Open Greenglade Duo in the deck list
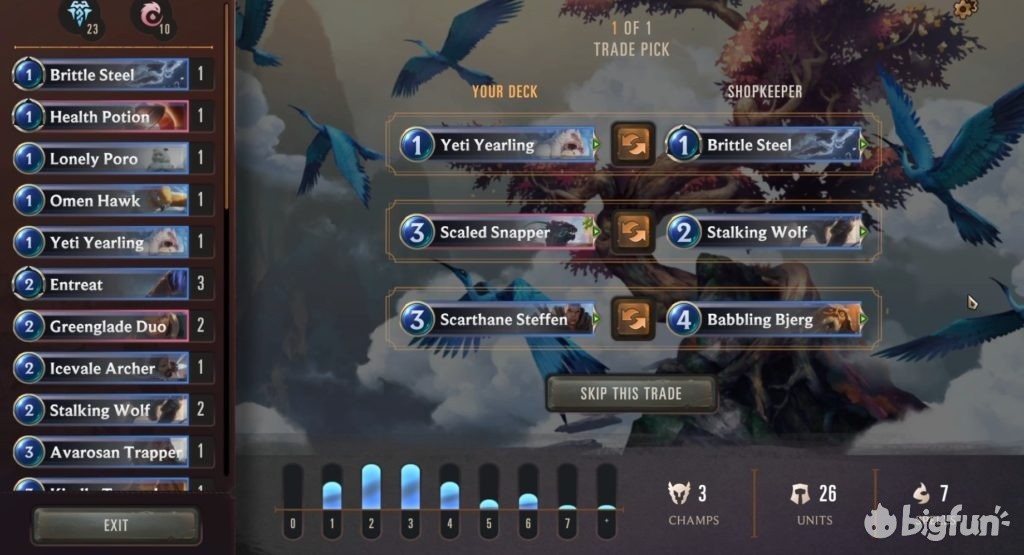Viewport: 1024px width, 555px height. pyautogui.click(x=101, y=326)
